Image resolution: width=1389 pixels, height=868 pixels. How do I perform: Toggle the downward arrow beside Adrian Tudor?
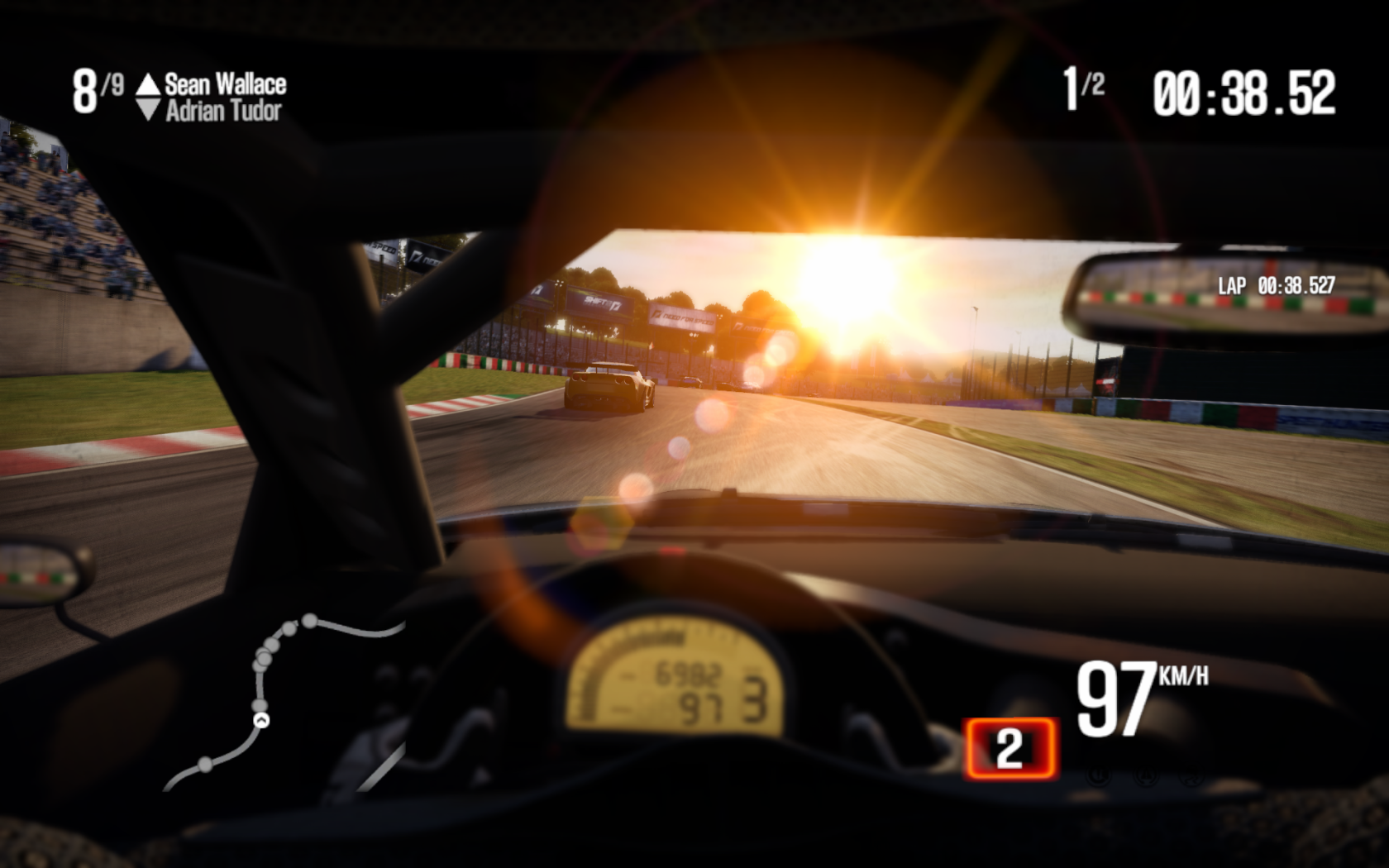click(x=149, y=107)
